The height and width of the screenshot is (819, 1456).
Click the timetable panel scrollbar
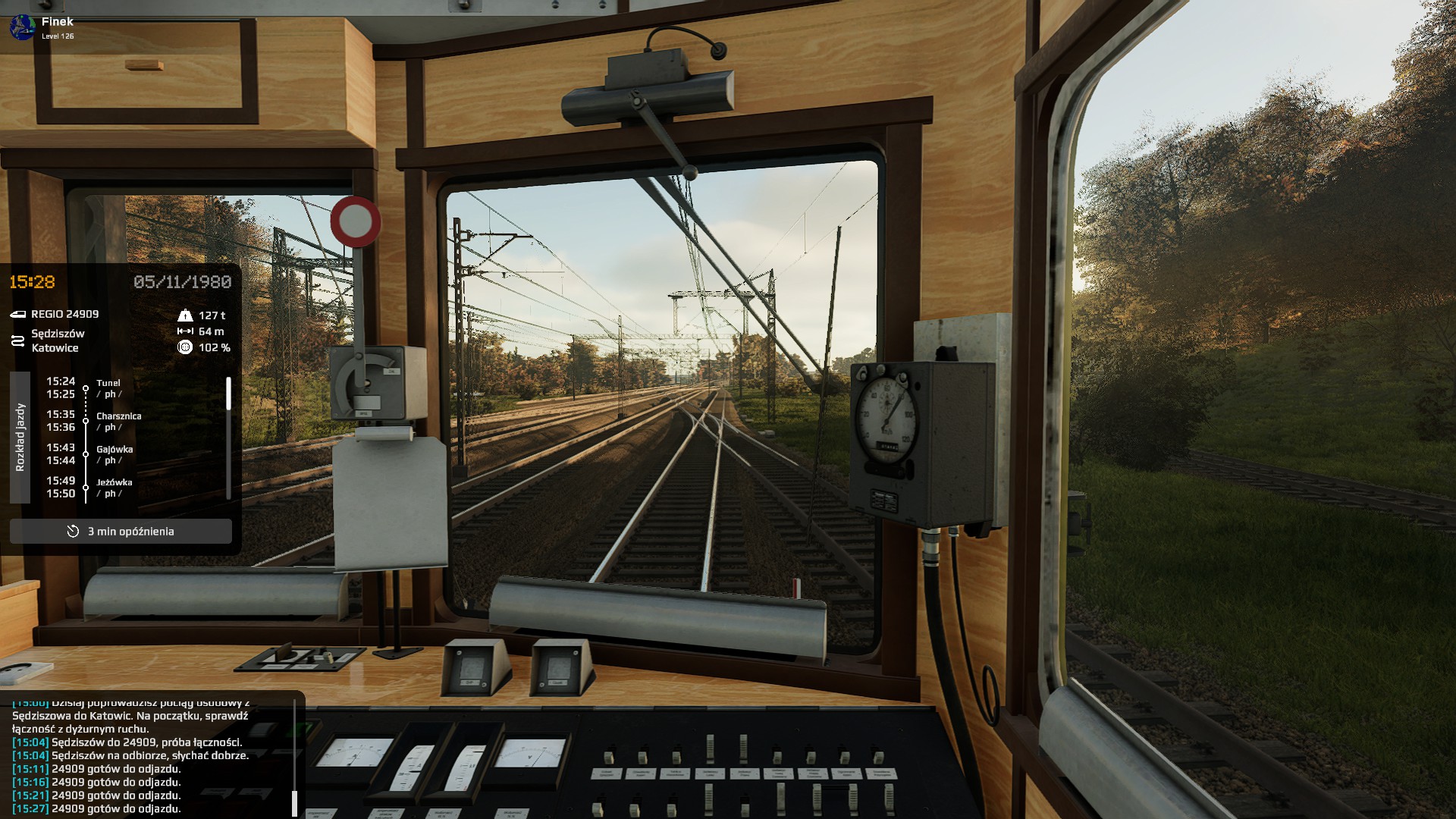click(x=228, y=394)
